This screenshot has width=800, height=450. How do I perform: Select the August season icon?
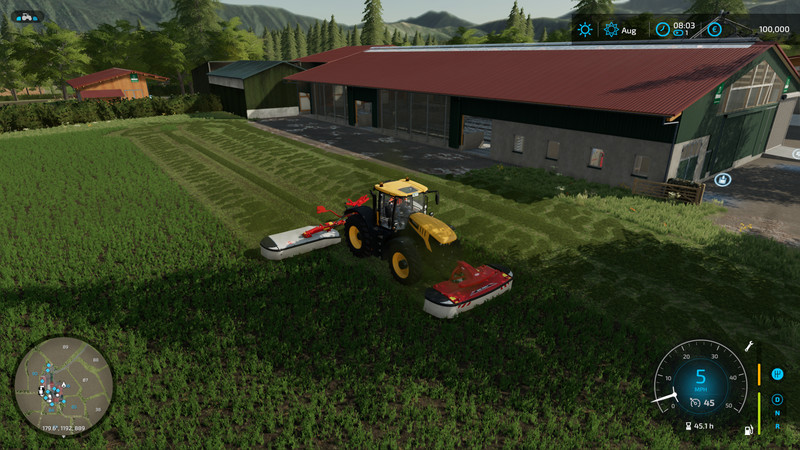pyautogui.click(x=611, y=30)
